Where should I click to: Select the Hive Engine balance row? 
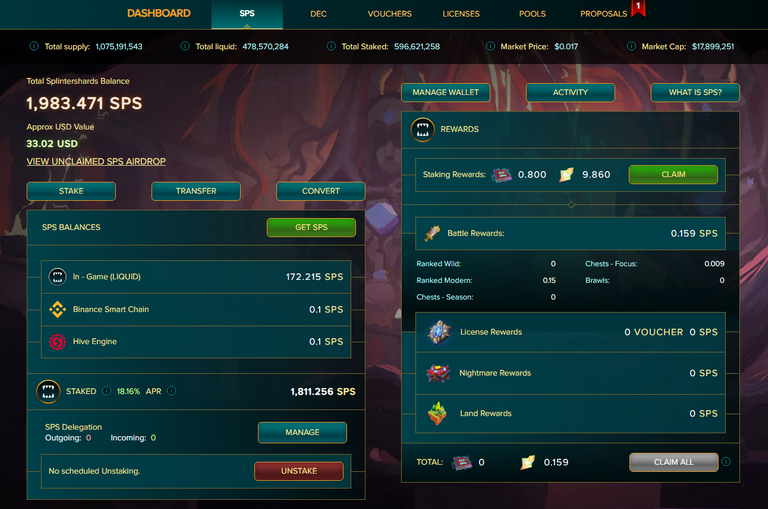point(196,342)
